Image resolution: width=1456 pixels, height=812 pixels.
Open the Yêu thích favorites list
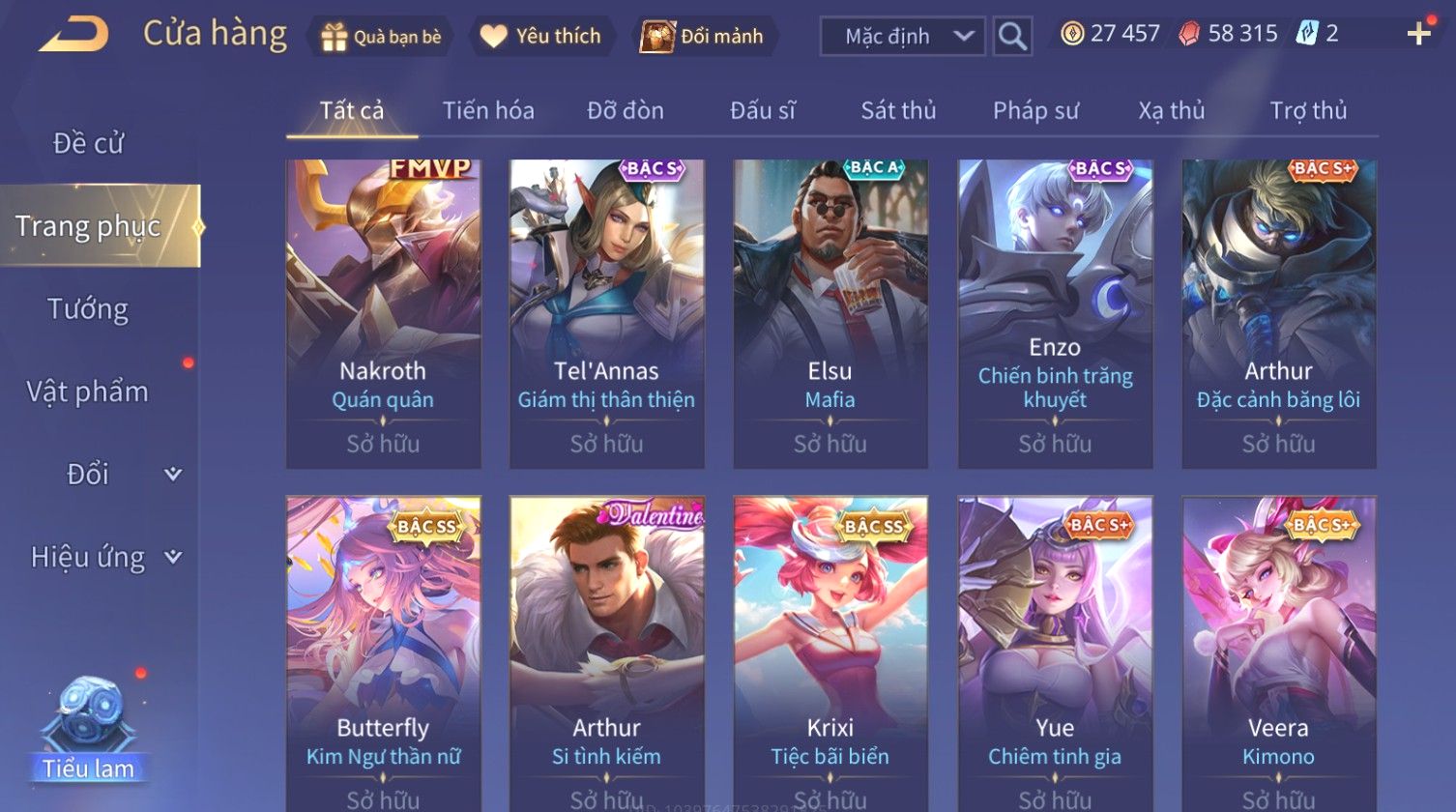540,37
